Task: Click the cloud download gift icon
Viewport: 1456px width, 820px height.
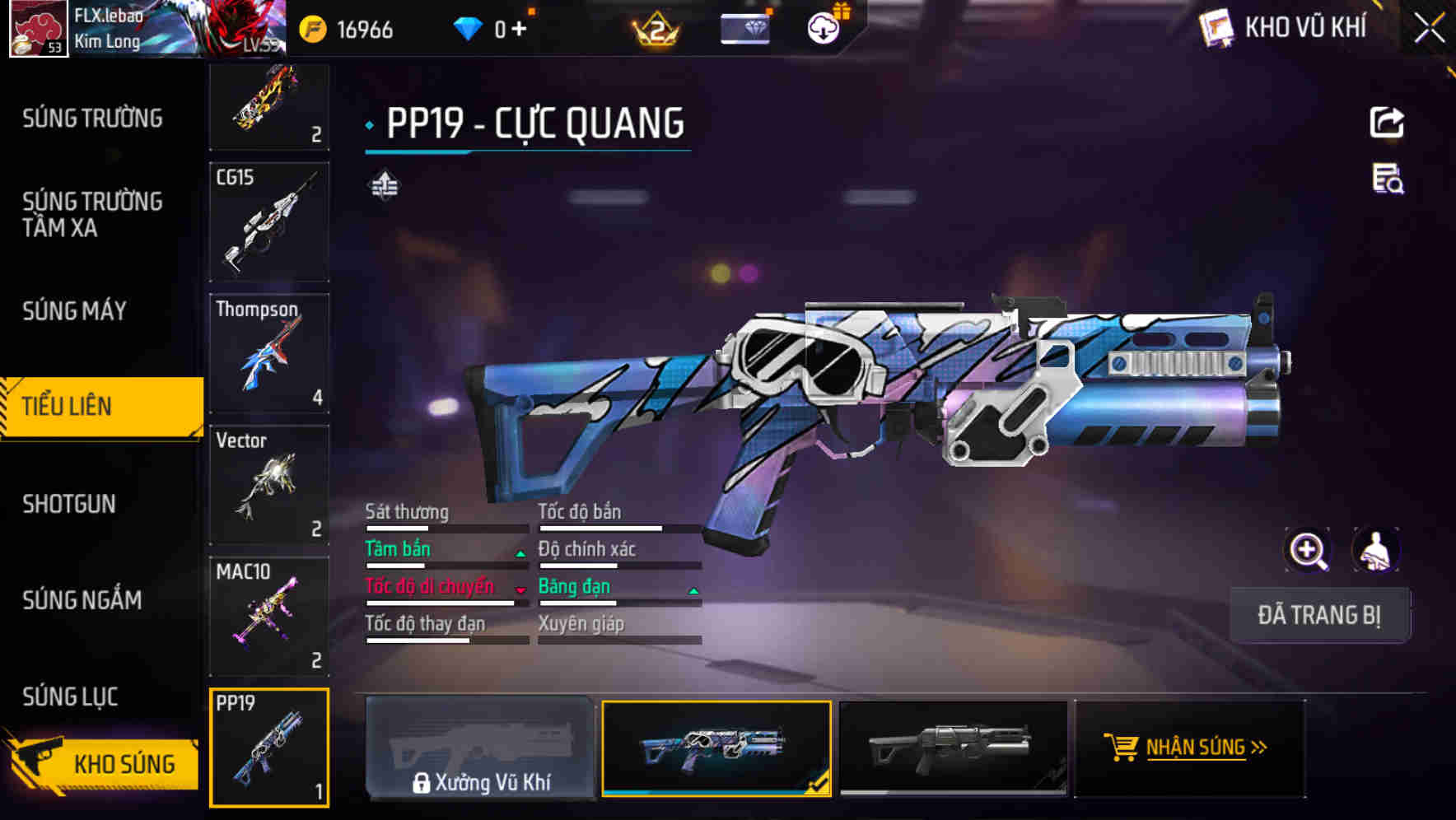Action: [x=822, y=27]
